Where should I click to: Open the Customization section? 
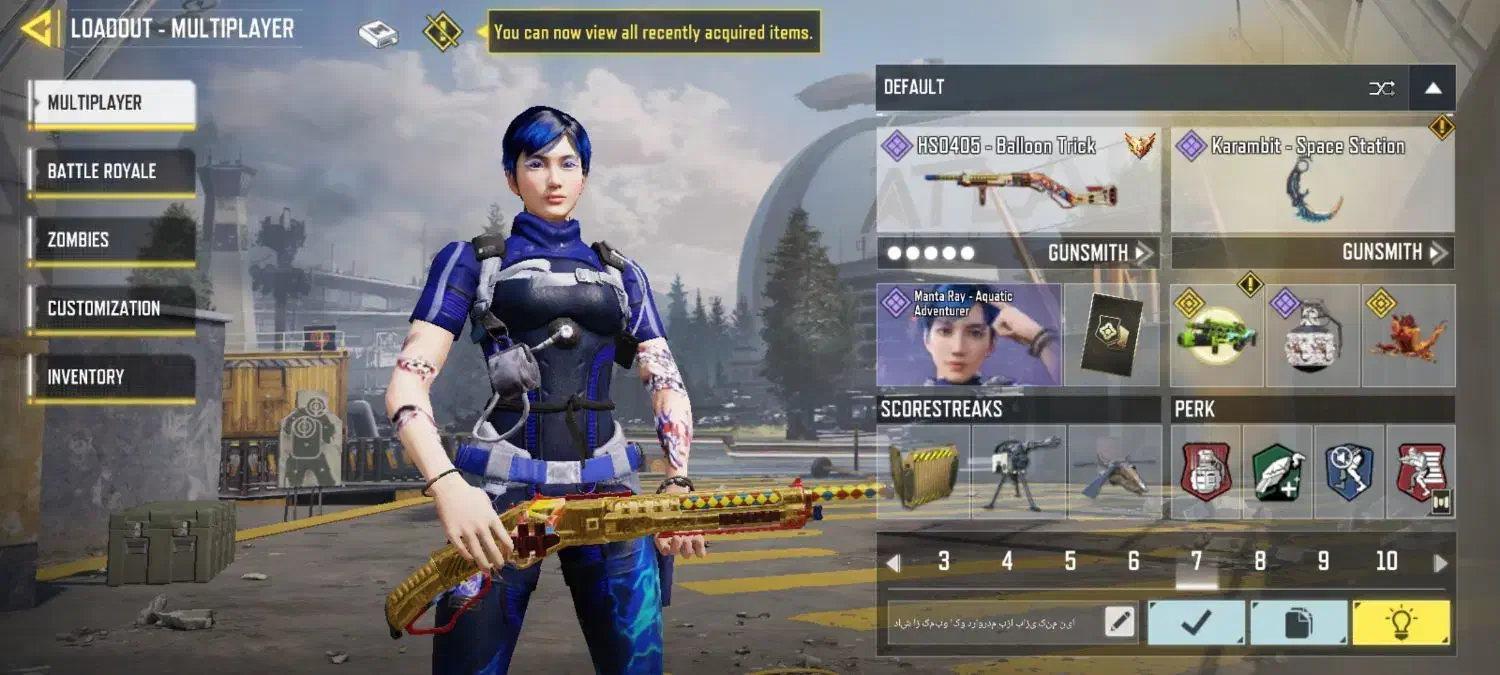(x=112, y=309)
